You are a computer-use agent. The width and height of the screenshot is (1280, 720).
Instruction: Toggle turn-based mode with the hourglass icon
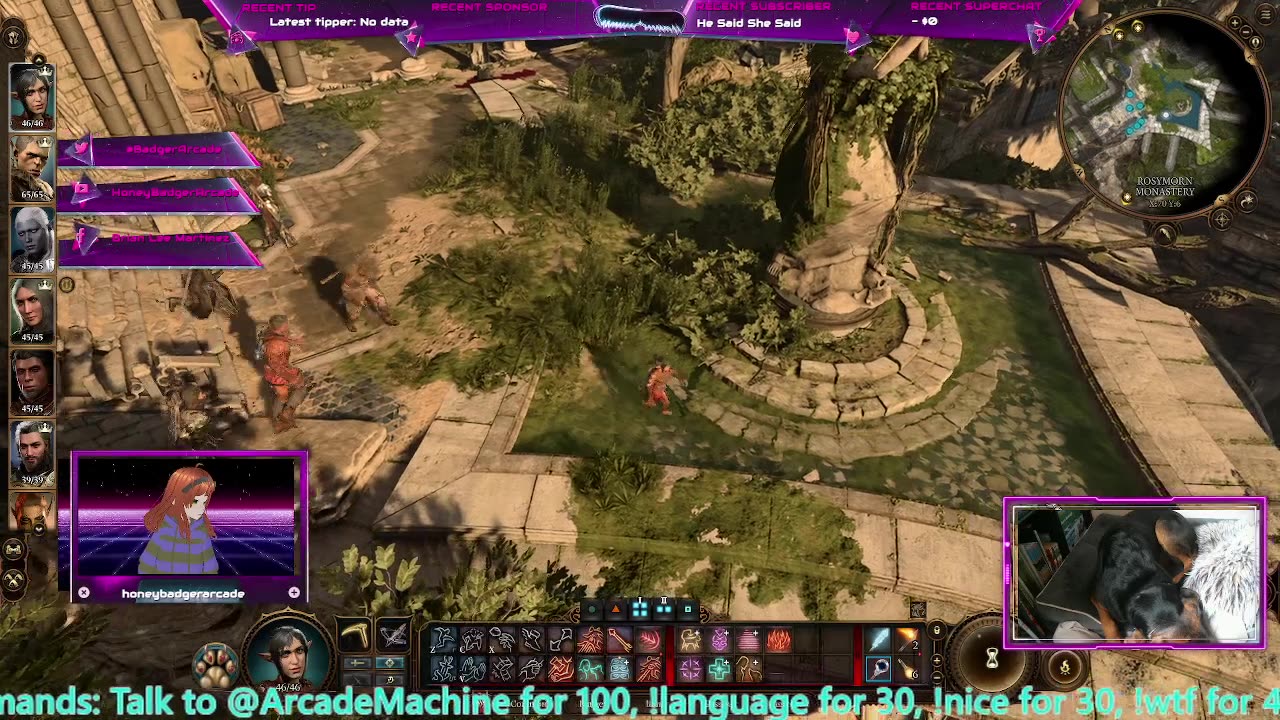point(992,657)
